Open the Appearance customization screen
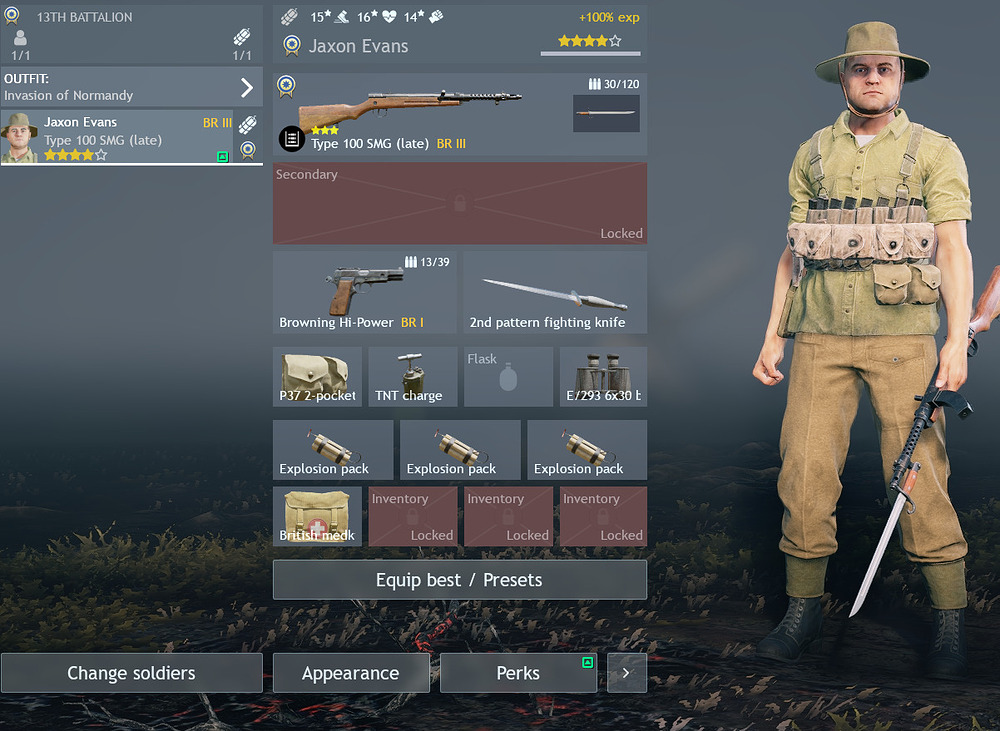This screenshot has width=1000, height=731. tap(351, 673)
